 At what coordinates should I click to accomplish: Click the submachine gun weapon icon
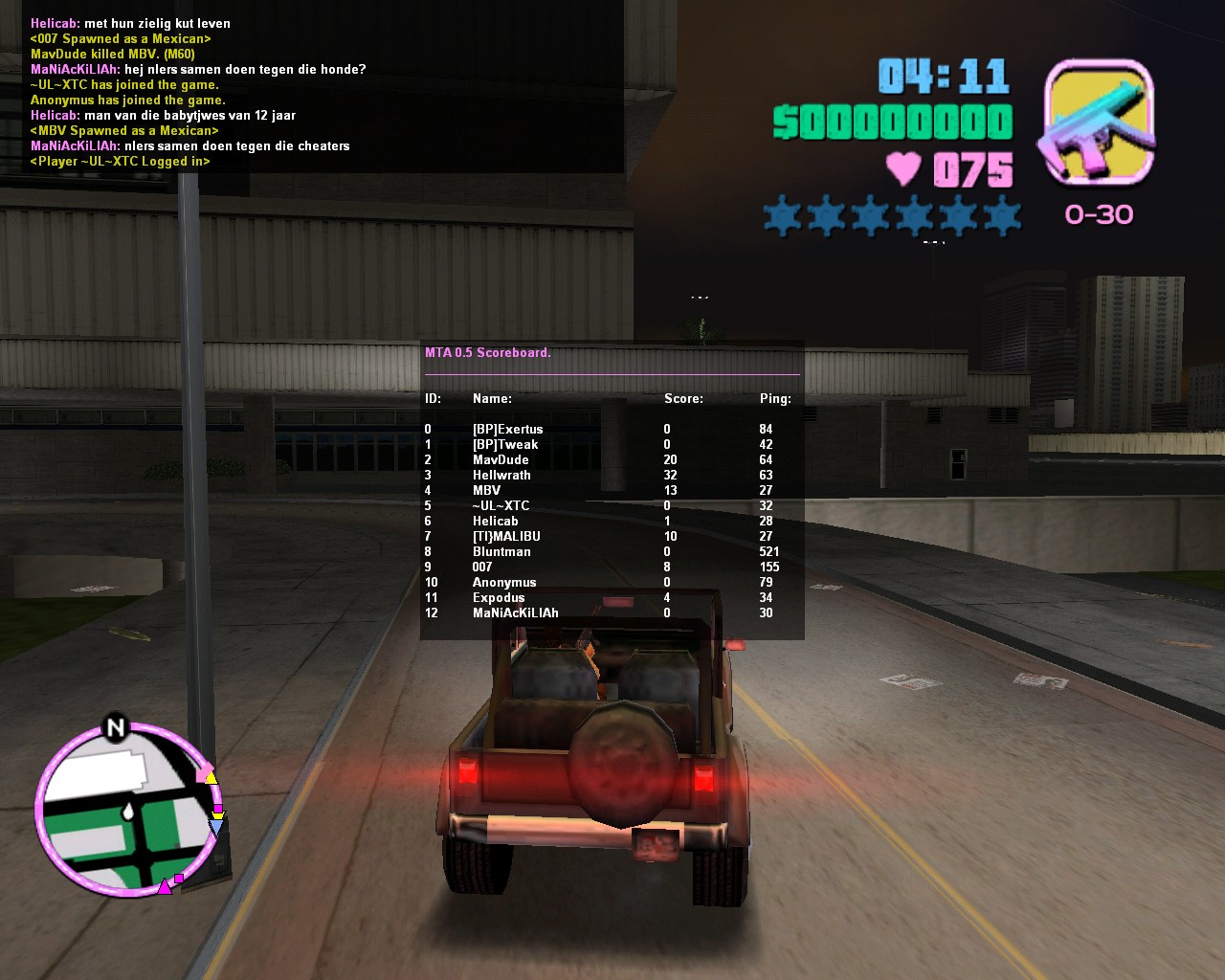click(x=1098, y=122)
